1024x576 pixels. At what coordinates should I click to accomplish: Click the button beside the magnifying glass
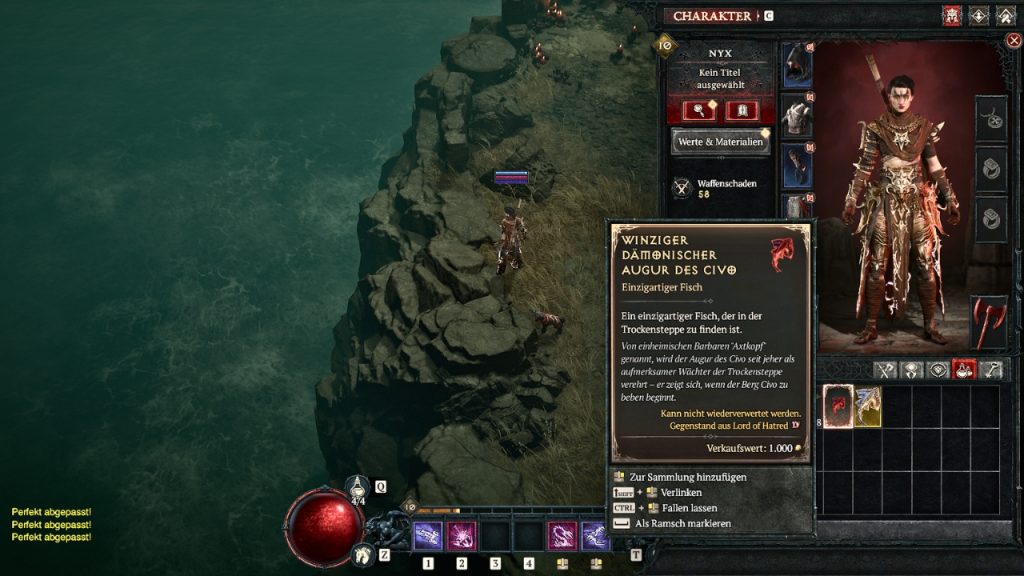[x=742, y=110]
